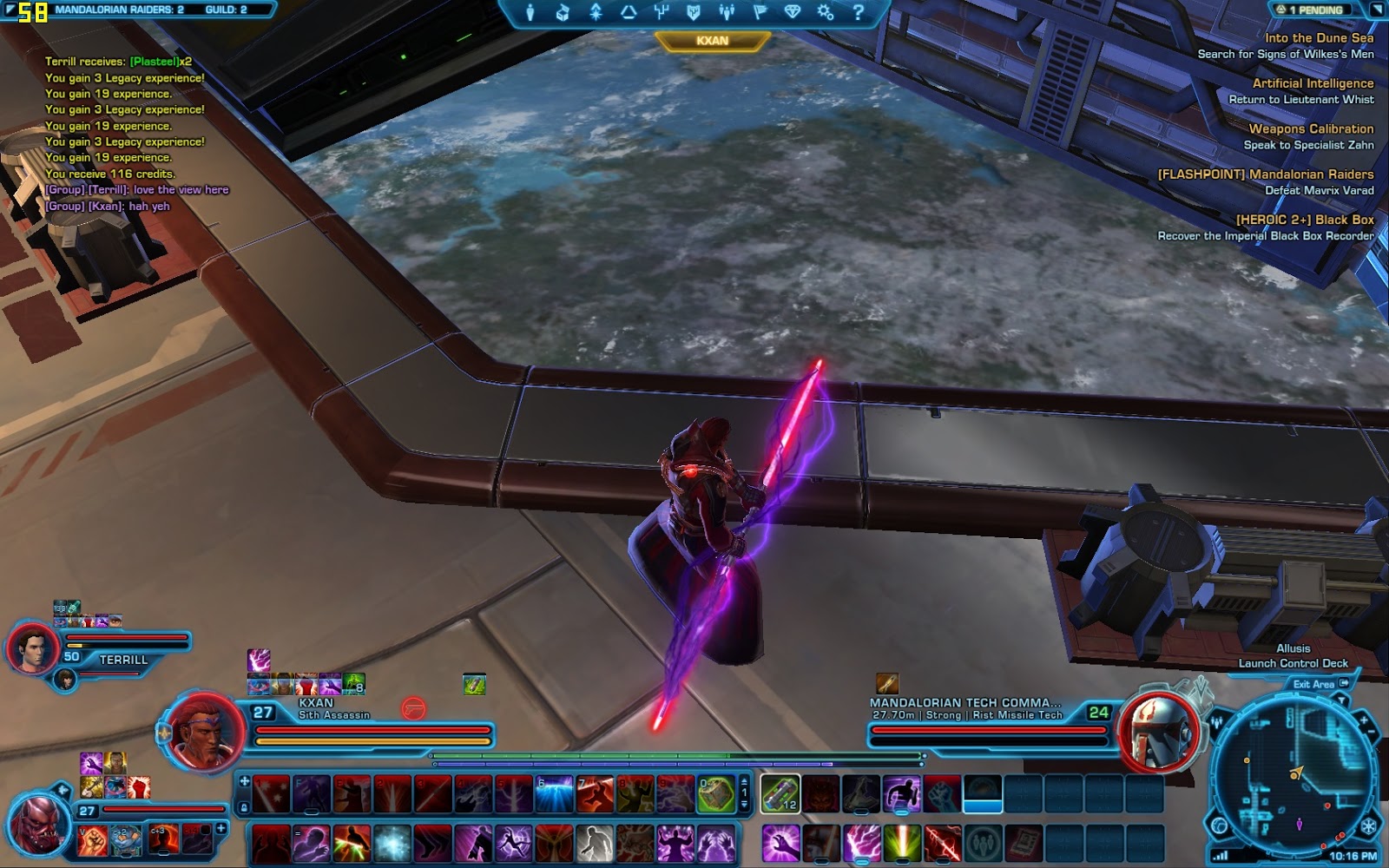Use the green medpac slot with 12 charges
This screenshot has height=868, width=1389.
click(780, 794)
